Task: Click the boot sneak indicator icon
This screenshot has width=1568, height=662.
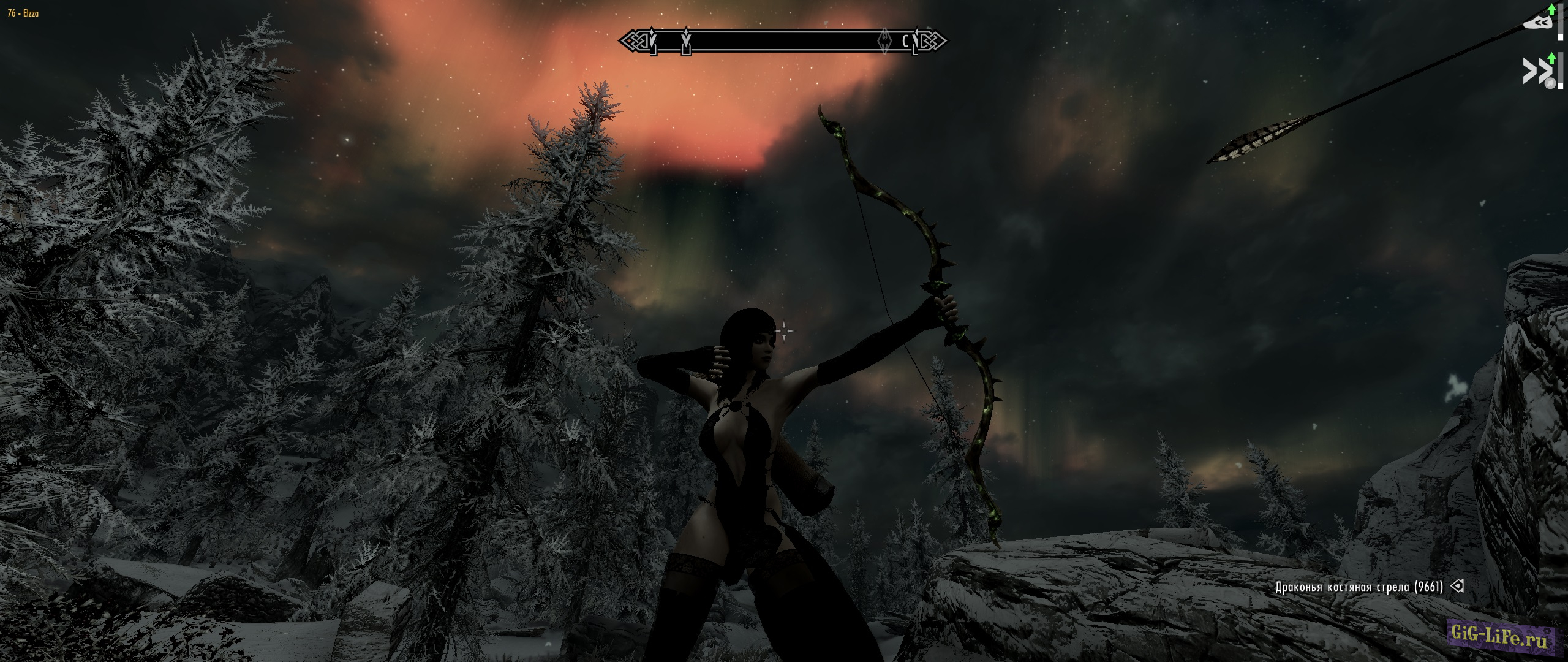Action: coord(1538,22)
